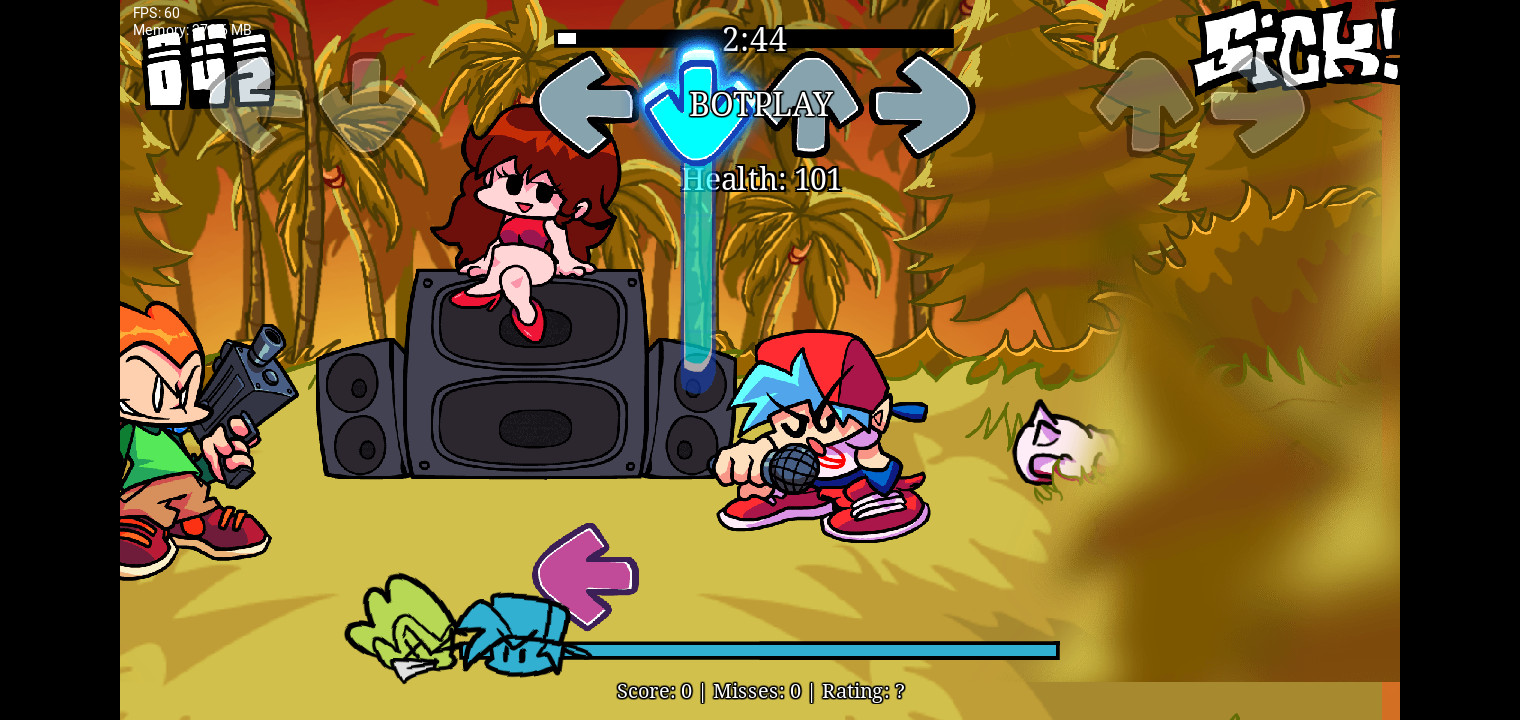Click the blue health bar at the bottom
Screen dimensions: 1520x720
point(820,650)
